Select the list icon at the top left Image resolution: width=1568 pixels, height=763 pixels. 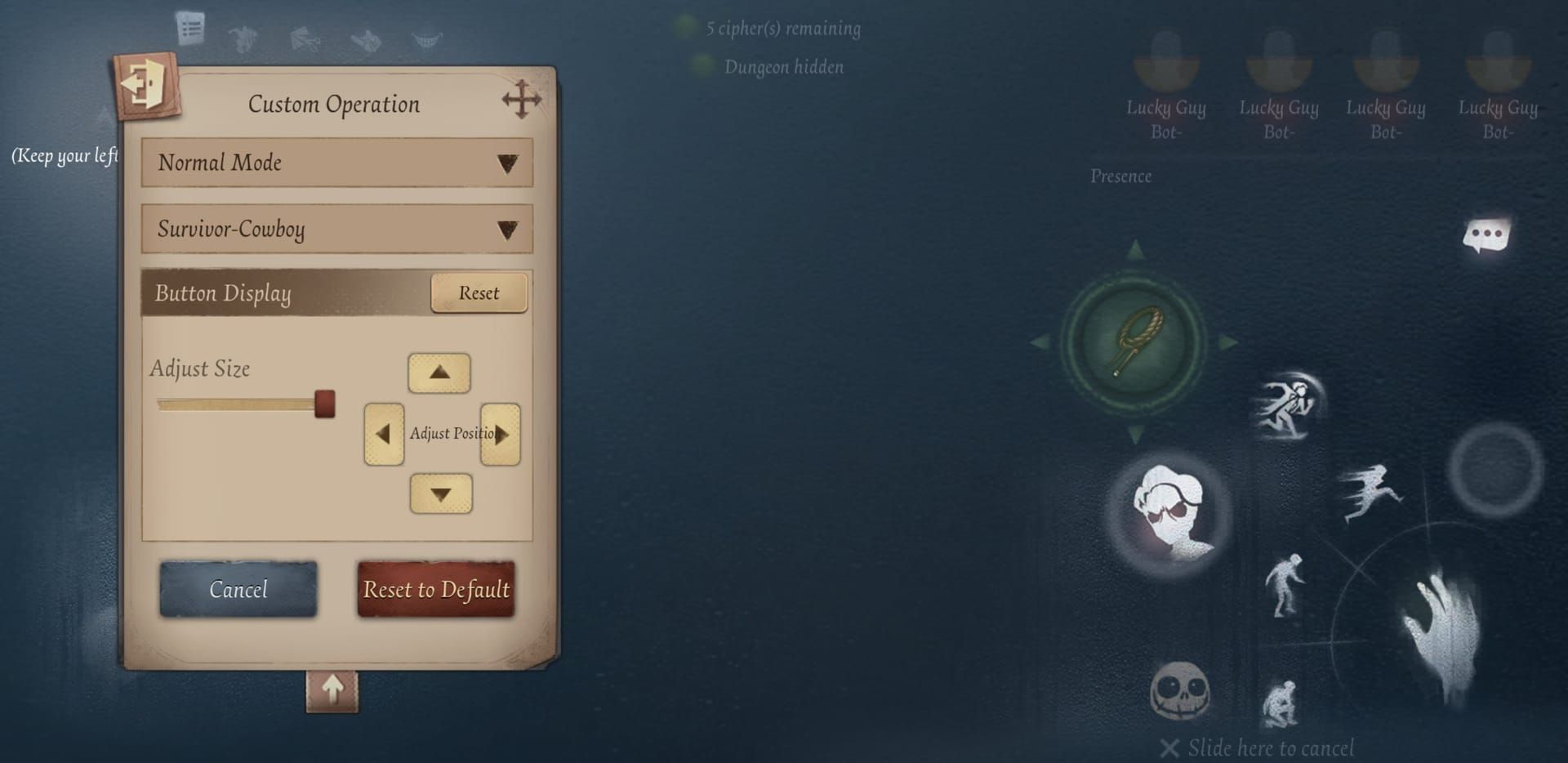(x=190, y=26)
